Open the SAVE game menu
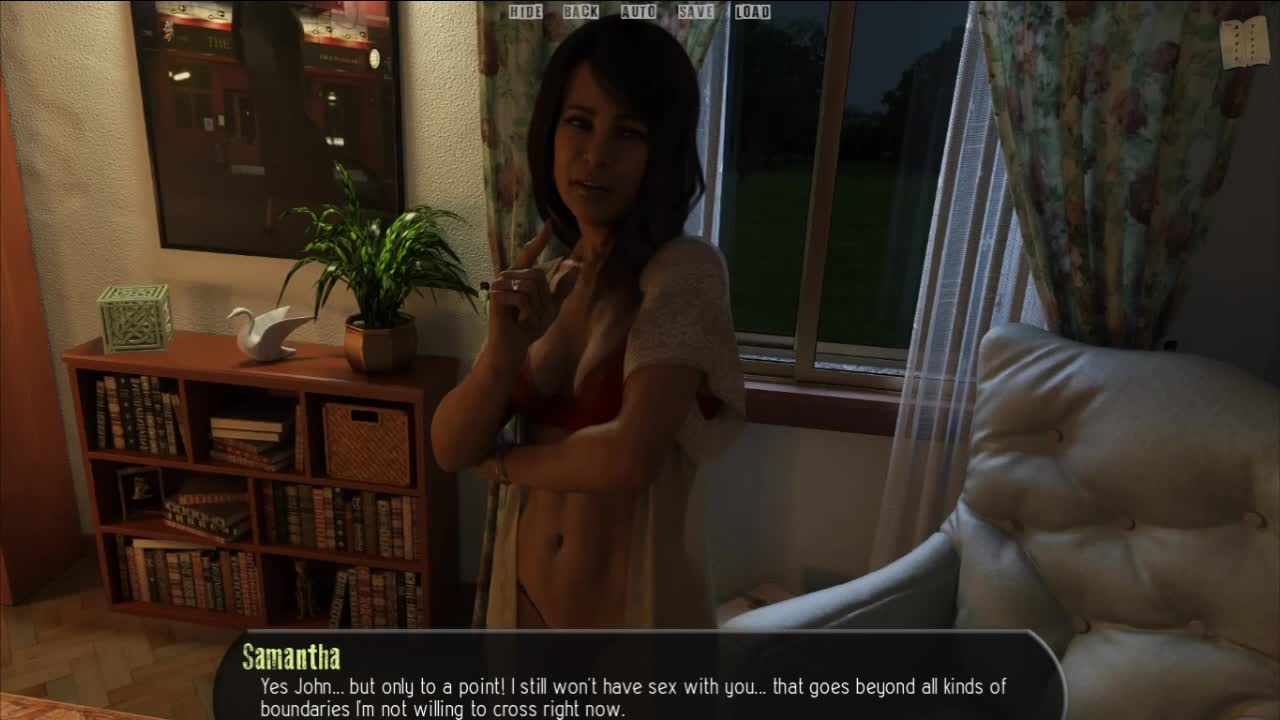Viewport: 1280px width, 720px height. click(696, 12)
